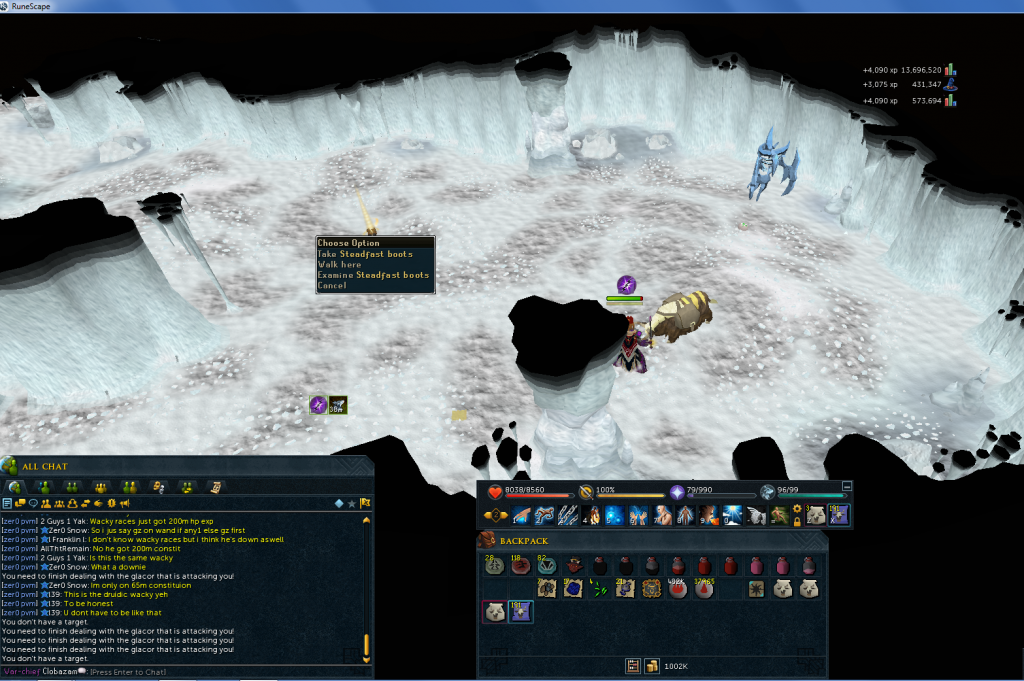This screenshot has width=1024, height=681.
Task: Choose Walk here in context menu
Action: 338,265
